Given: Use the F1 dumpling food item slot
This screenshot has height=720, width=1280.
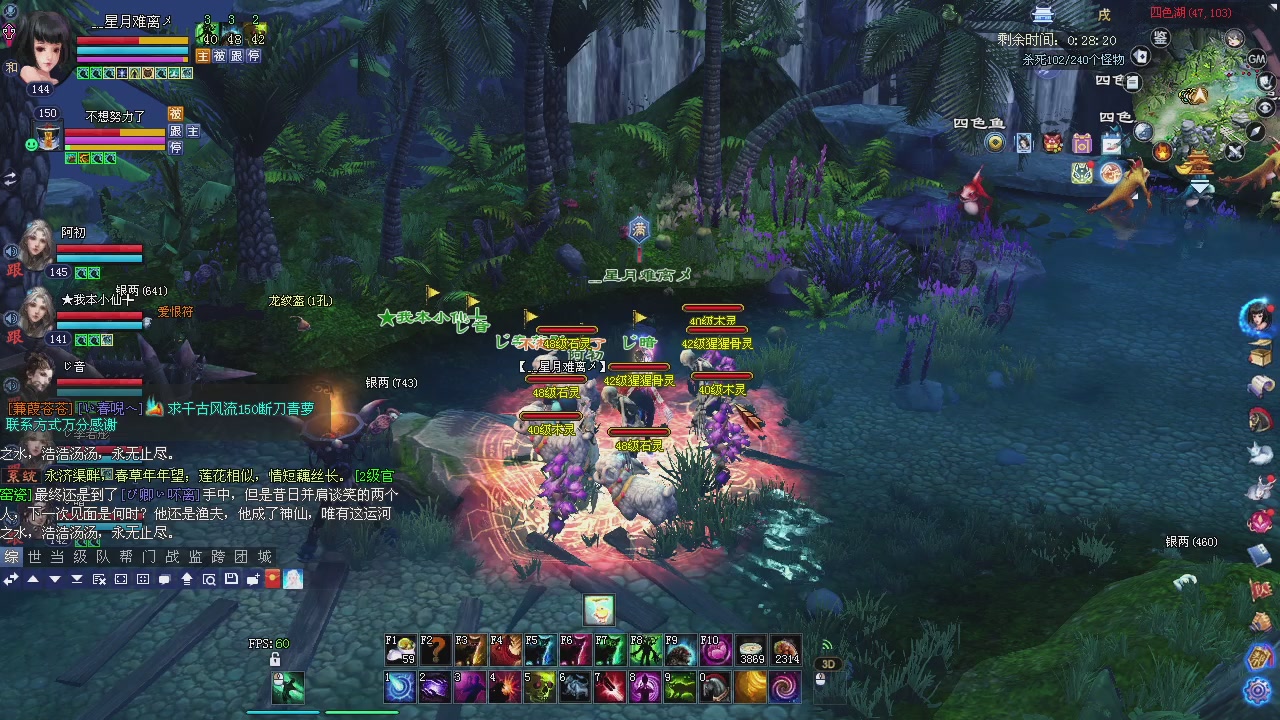Looking at the screenshot, I should click(x=400, y=650).
